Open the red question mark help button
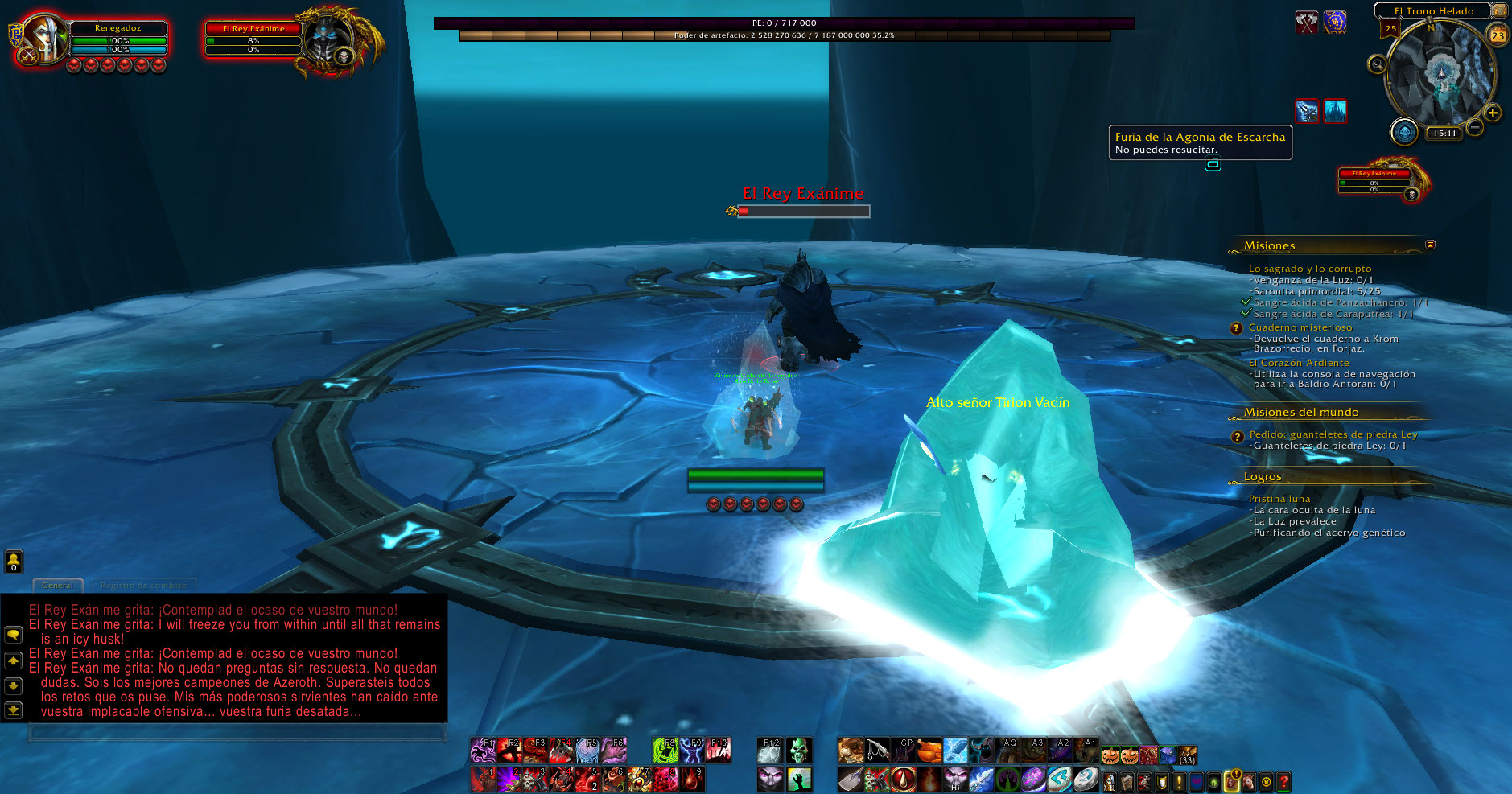 (1283, 780)
